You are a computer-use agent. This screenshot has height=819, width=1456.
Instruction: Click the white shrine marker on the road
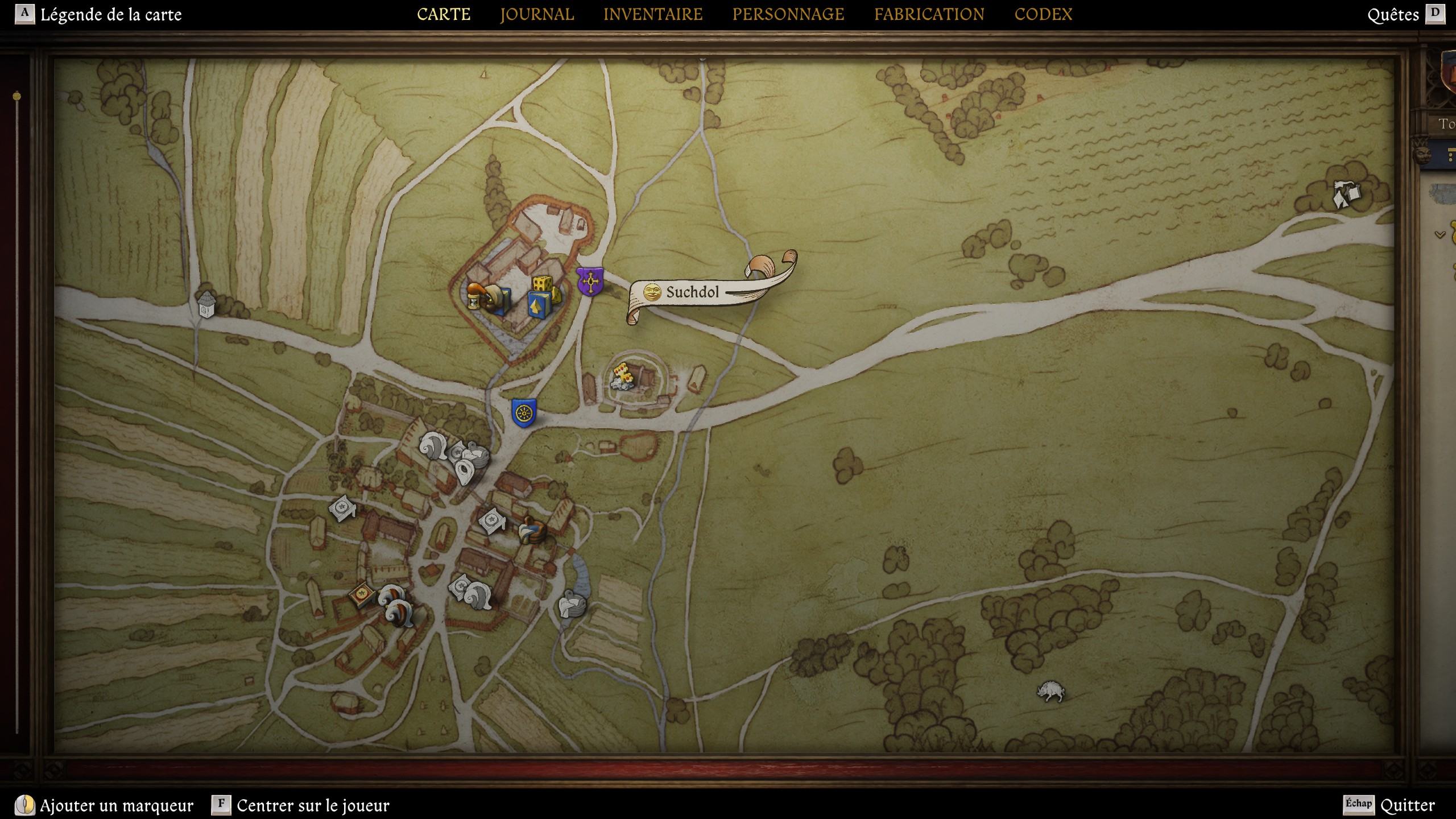(x=206, y=304)
